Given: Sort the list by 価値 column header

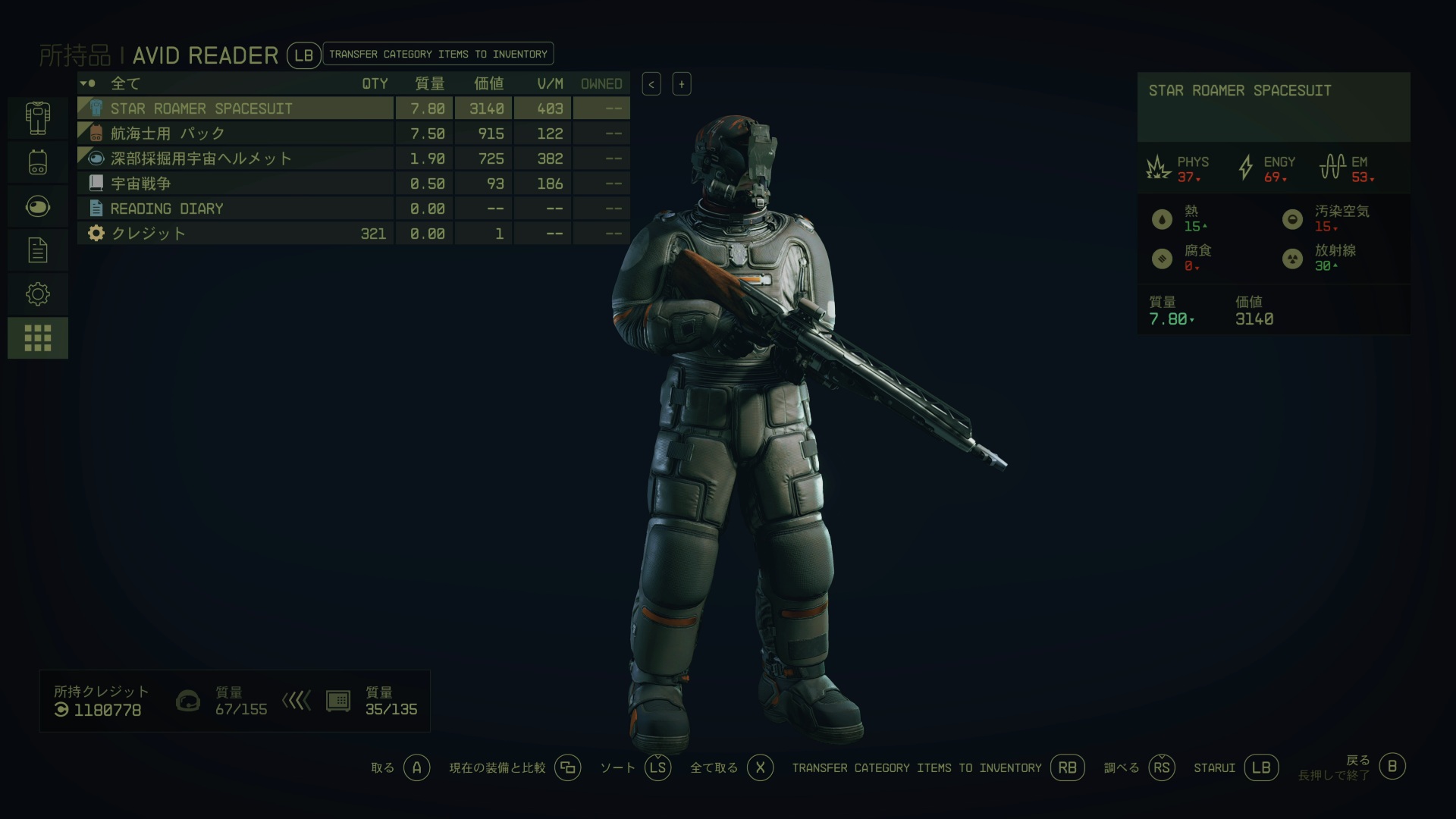Looking at the screenshot, I should coord(488,83).
